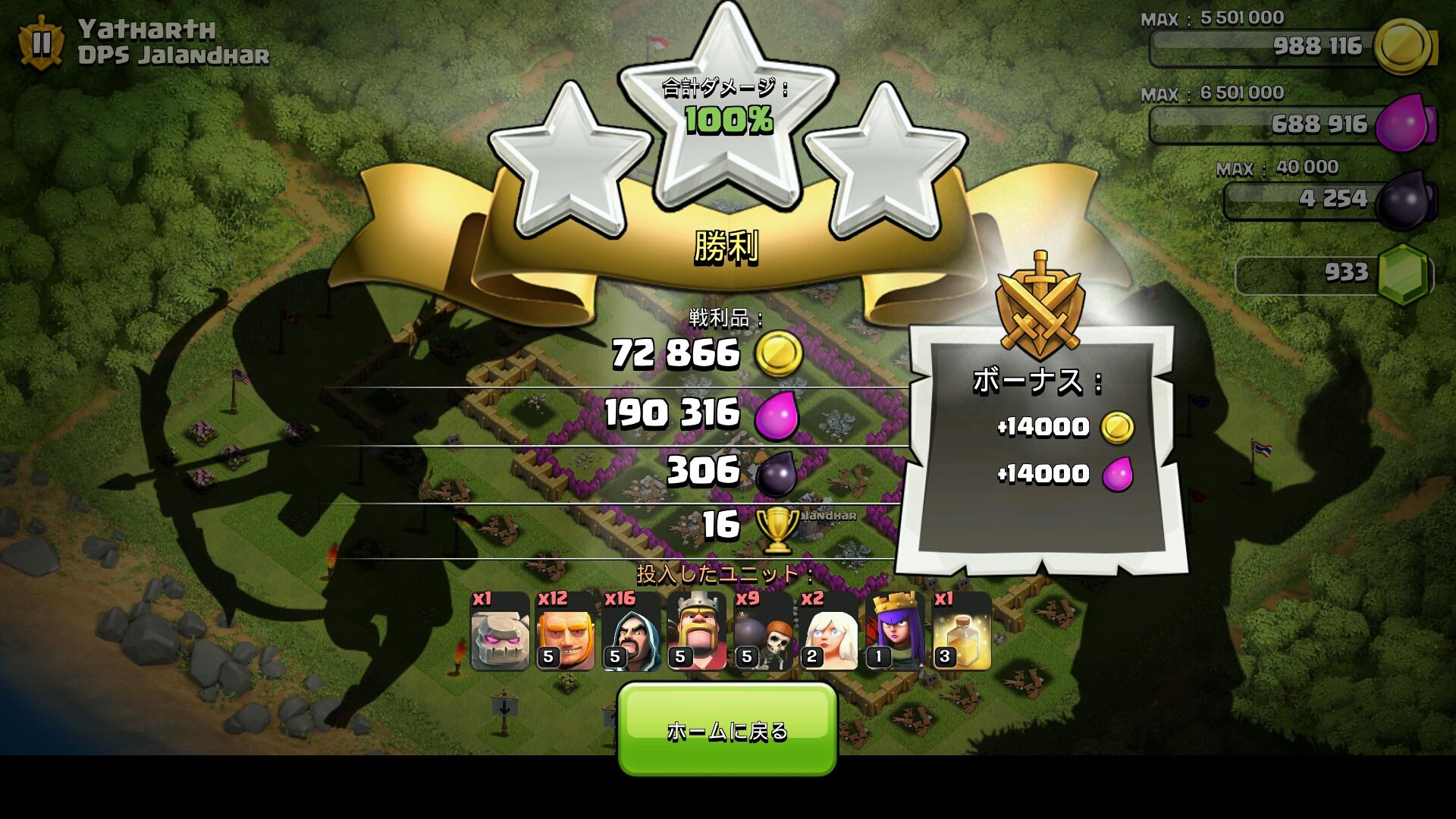Return home with the green ホームに戻る button

tap(727, 730)
